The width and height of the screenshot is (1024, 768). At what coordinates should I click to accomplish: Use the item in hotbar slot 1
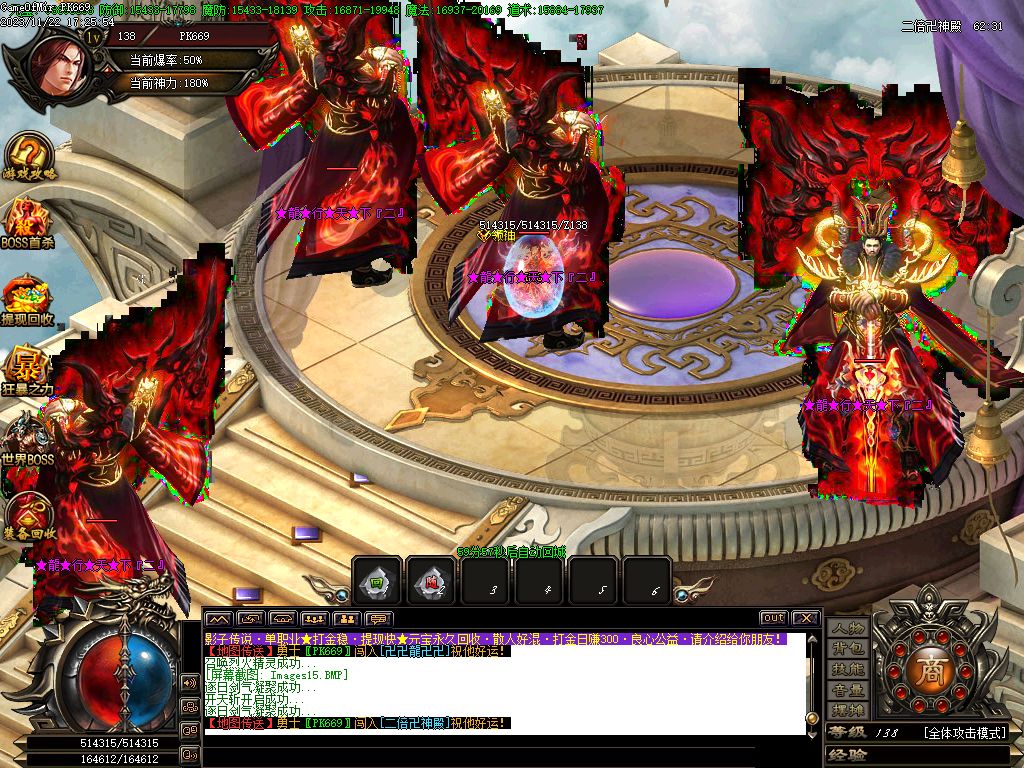click(x=378, y=581)
